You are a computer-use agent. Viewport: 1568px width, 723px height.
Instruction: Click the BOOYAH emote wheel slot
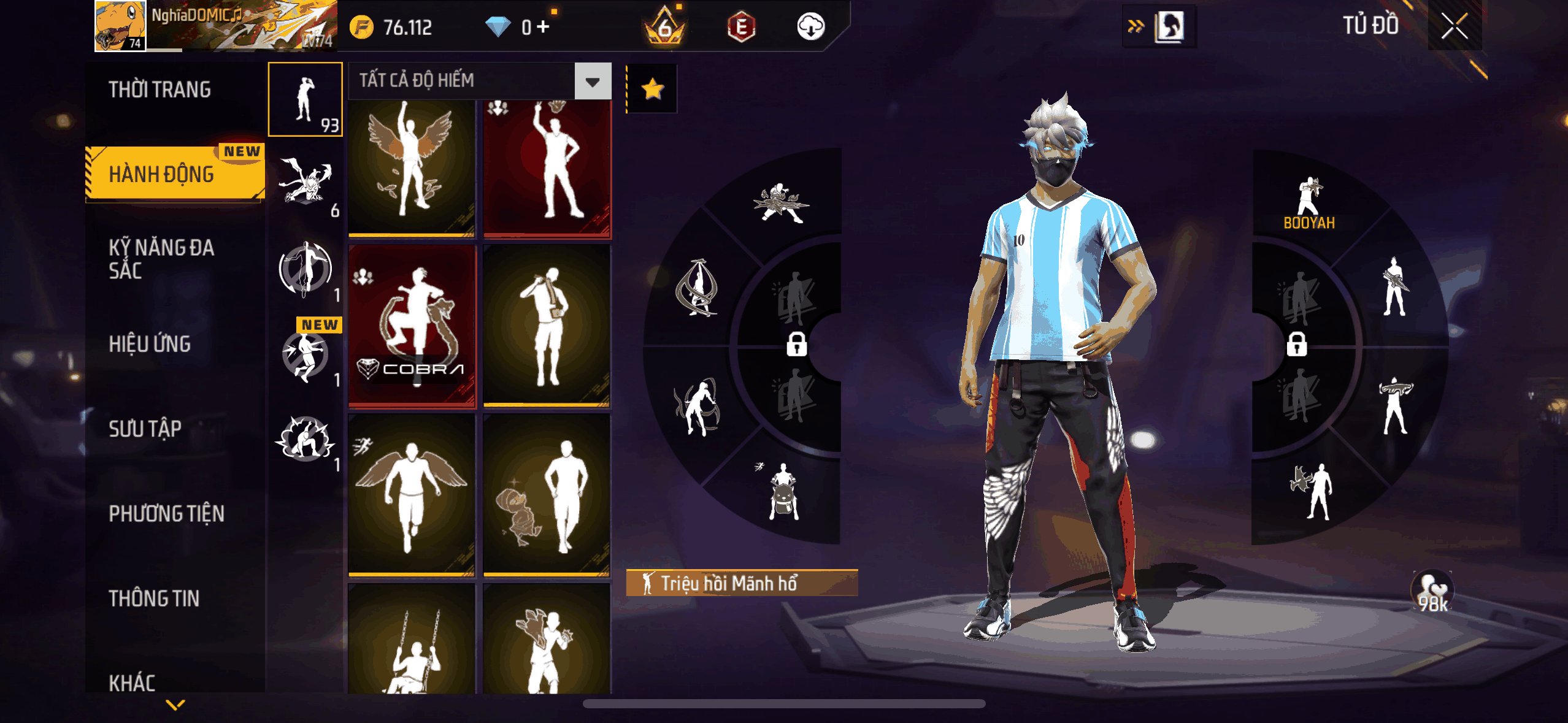point(1309,202)
